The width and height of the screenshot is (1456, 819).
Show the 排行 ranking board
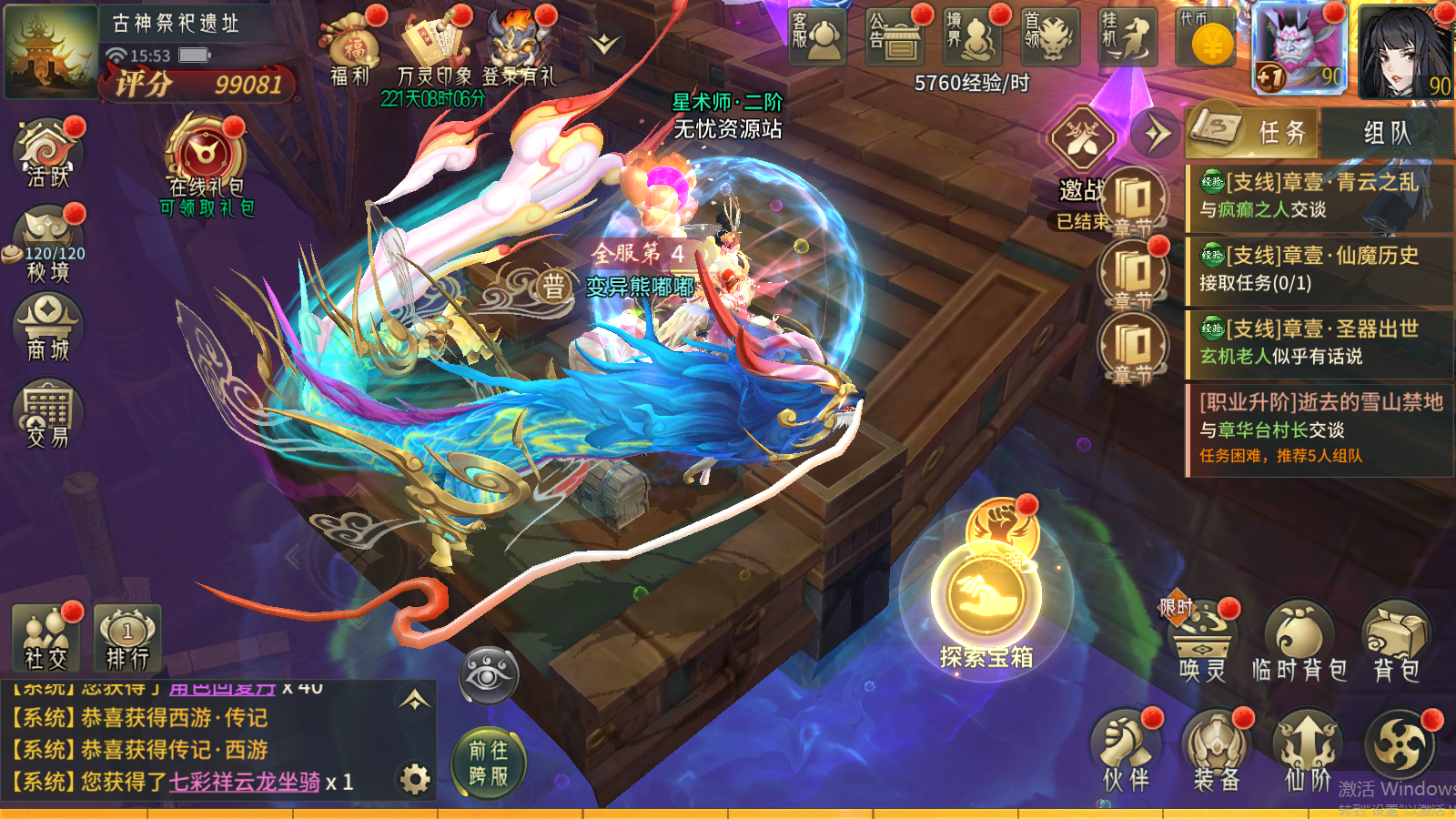[x=127, y=636]
